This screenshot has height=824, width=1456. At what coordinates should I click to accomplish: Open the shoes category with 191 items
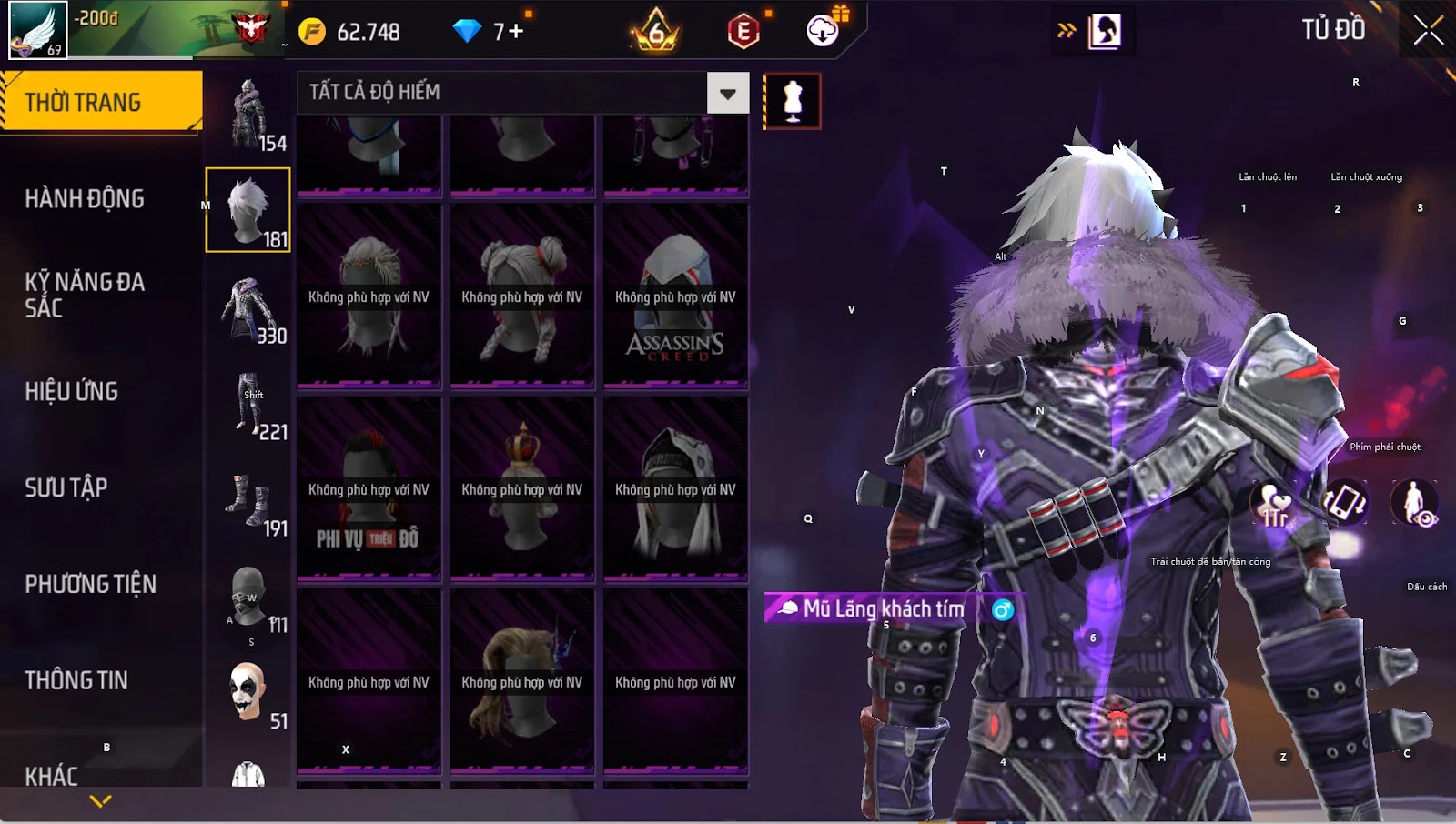click(x=248, y=502)
